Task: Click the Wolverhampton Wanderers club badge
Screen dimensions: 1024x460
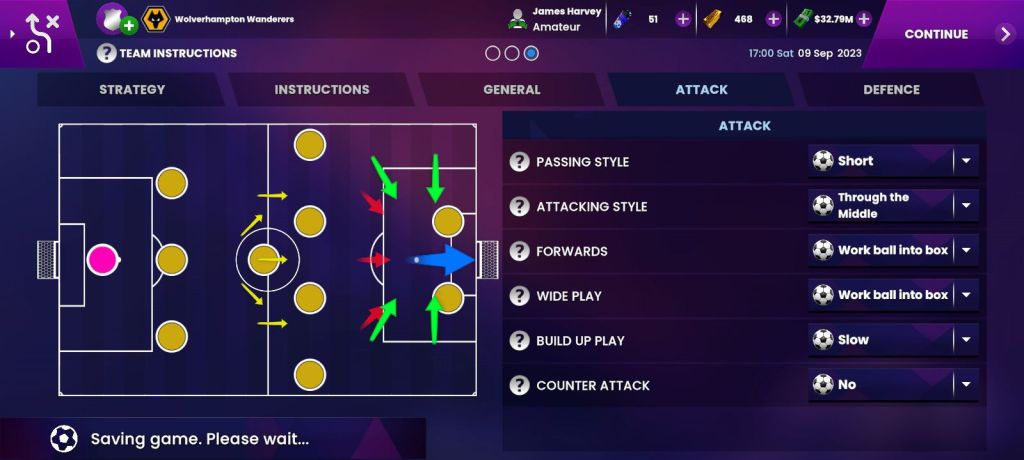Action: click(156, 19)
